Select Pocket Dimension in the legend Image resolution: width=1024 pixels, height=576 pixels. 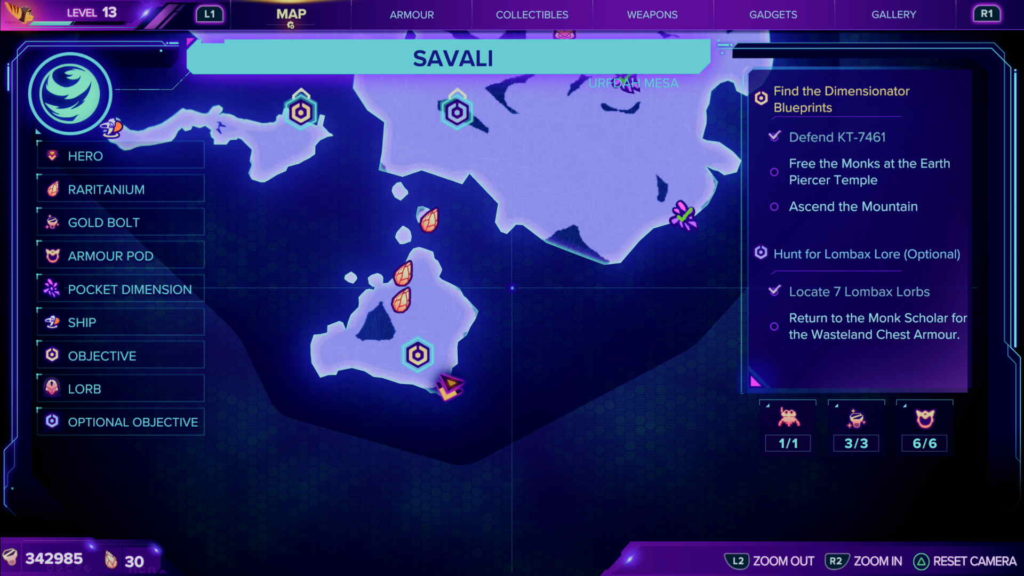(x=120, y=289)
